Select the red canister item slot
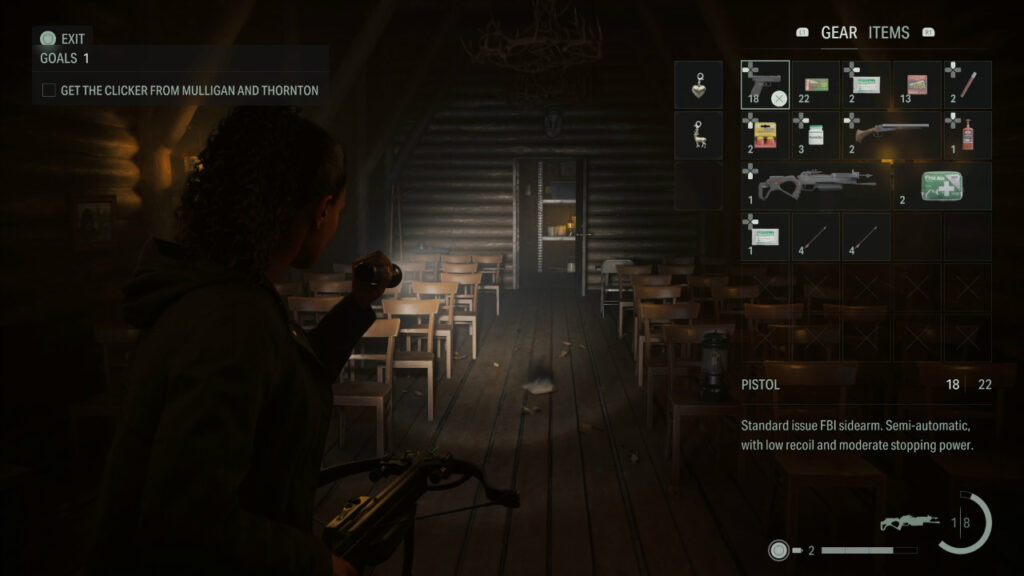 (x=967, y=135)
